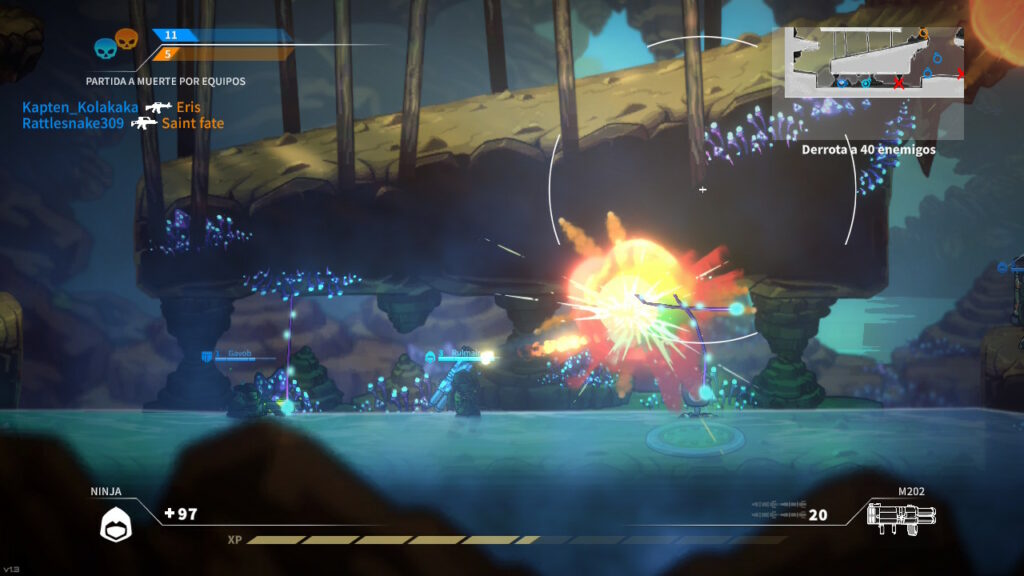Image resolution: width=1024 pixels, height=576 pixels.
Task: Select the M202 rocket launcher weapon icon
Action: point(902,518)
